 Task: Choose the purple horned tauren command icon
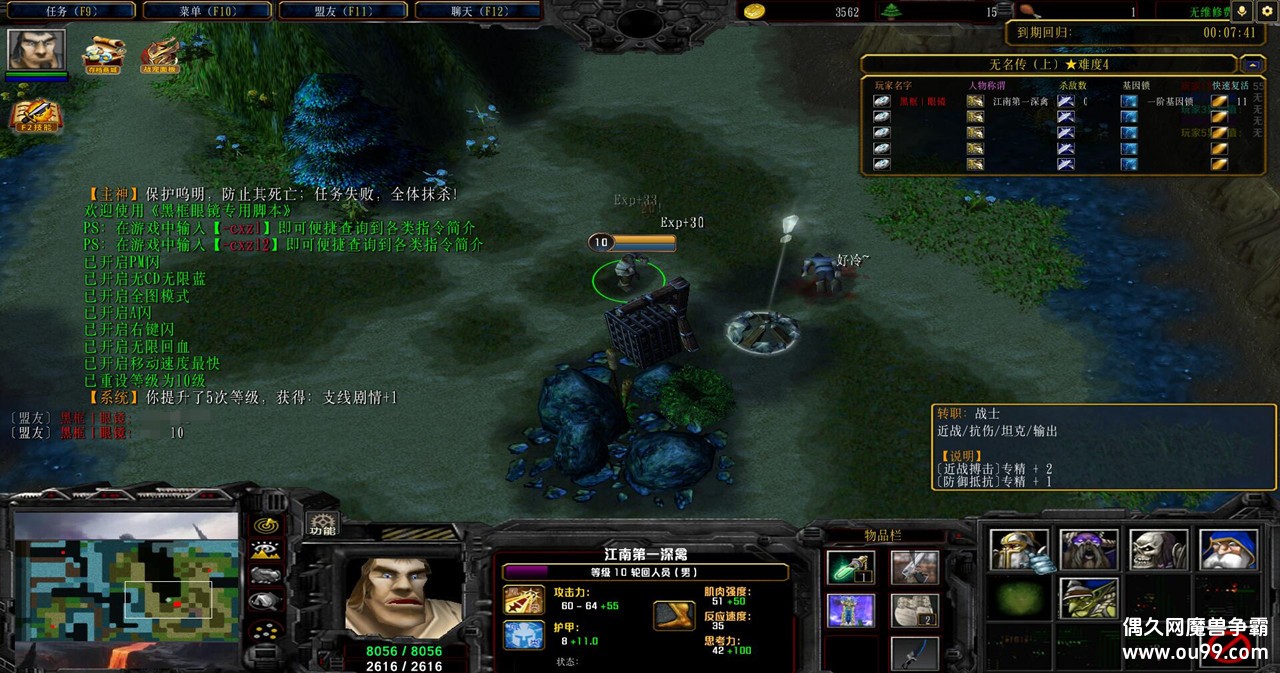[x=1089, y=550]
